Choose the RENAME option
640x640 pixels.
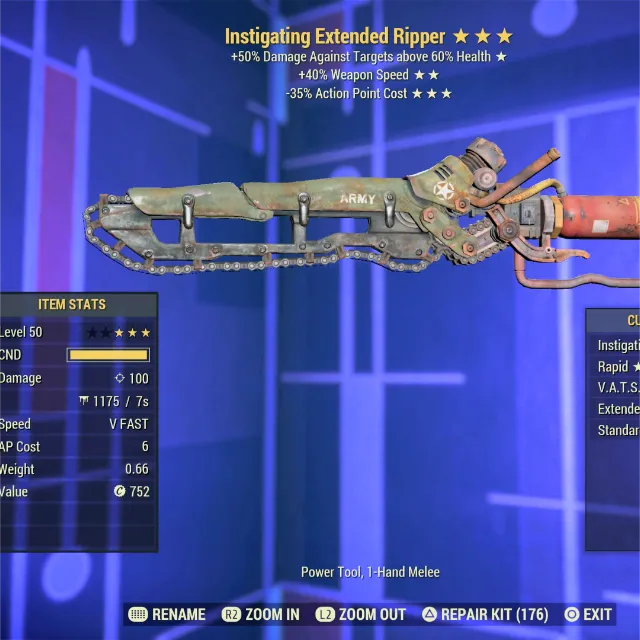167,614
